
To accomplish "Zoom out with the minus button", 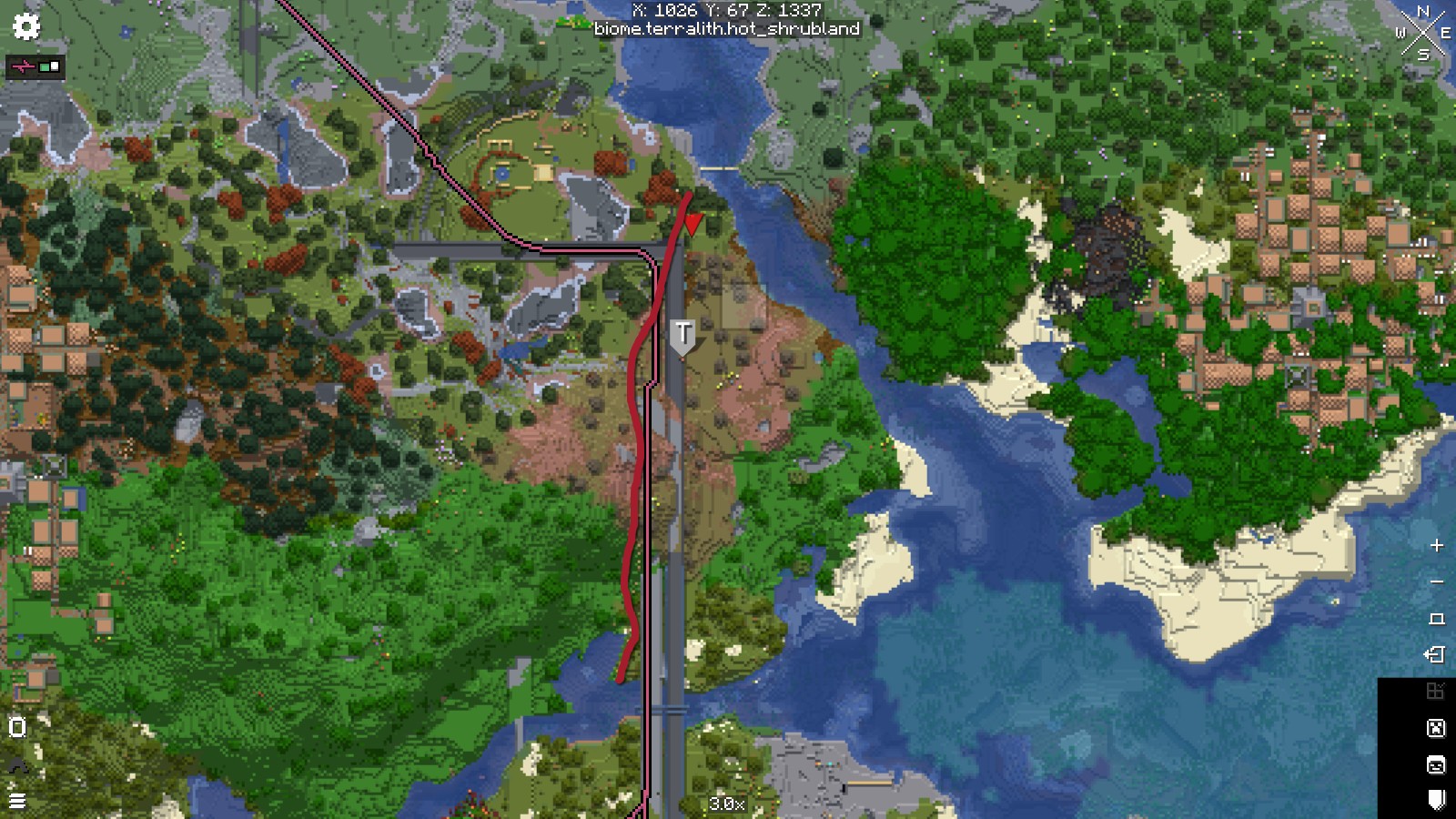I will (1437, 582).
